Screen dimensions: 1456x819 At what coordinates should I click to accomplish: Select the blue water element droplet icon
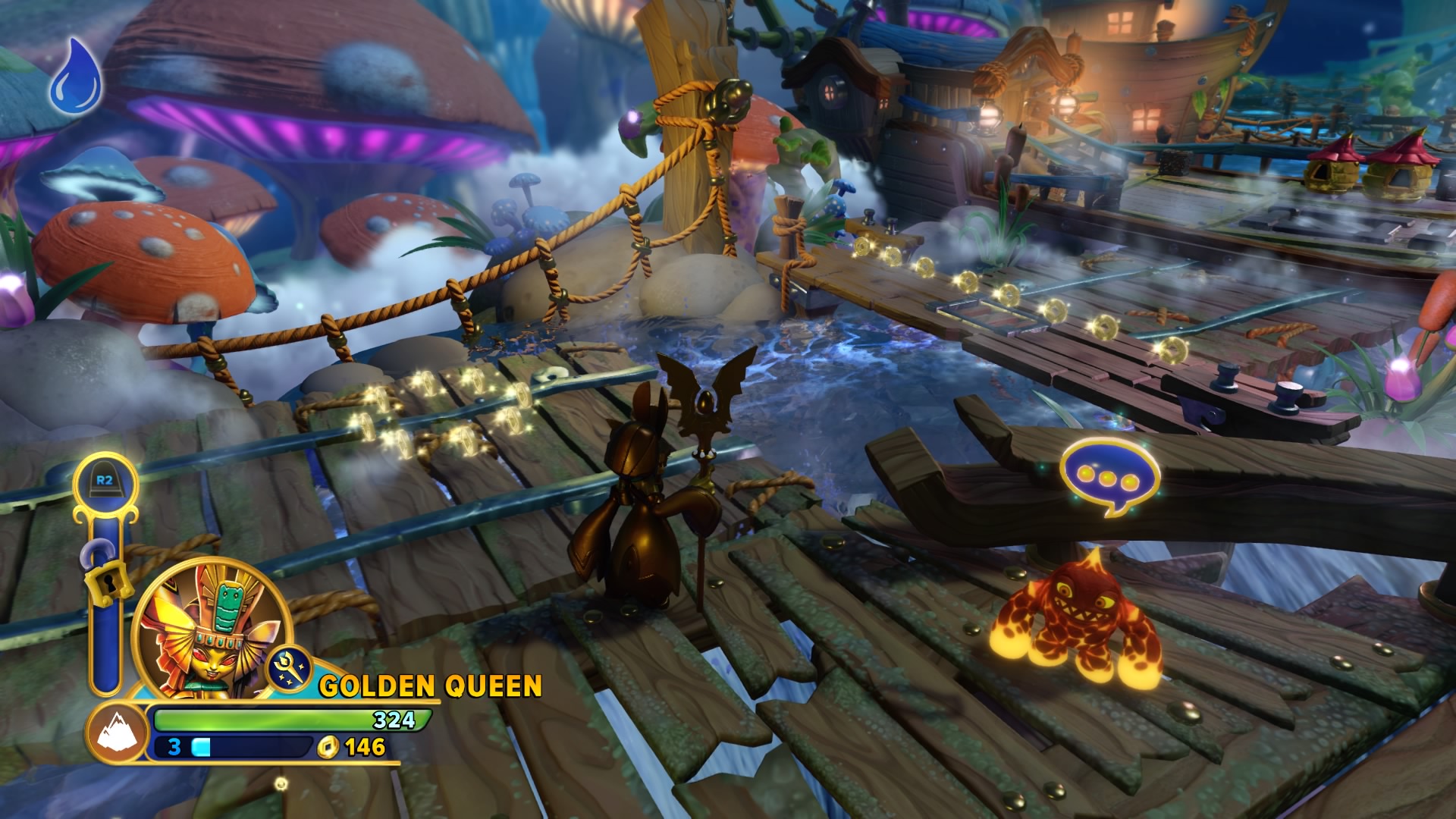click(x=76, y=74)
